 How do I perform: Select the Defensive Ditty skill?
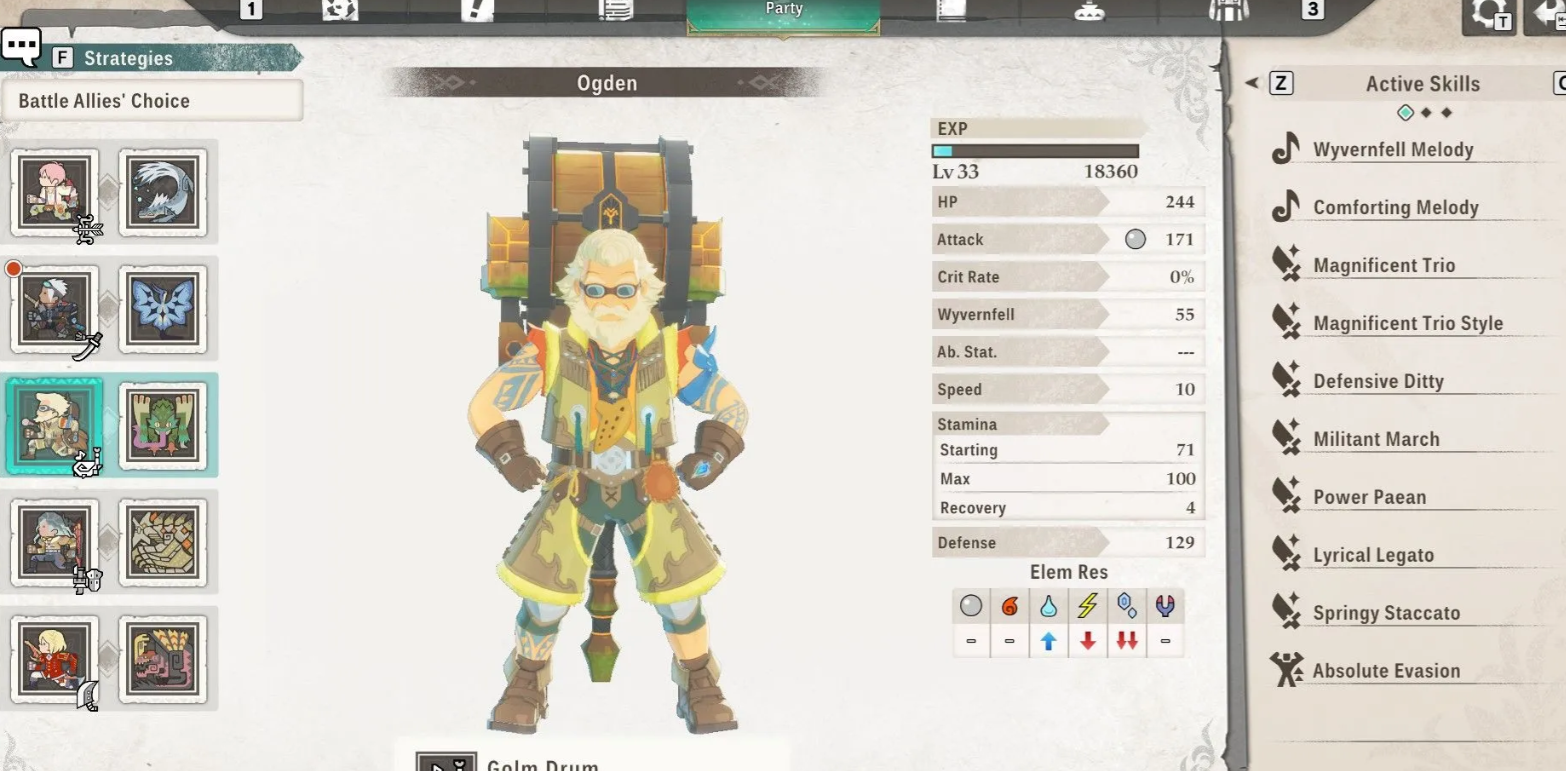pyautogui.click(x=1377, y=382)
